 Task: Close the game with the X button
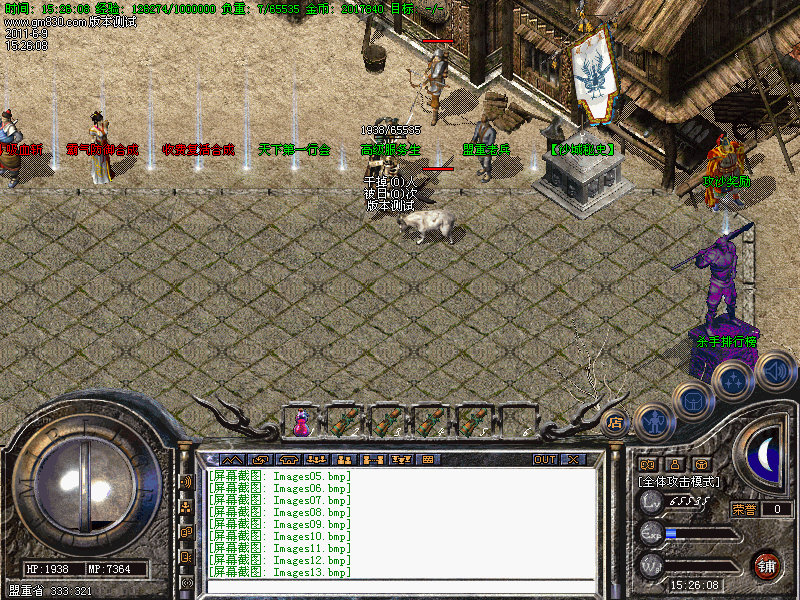click(x=574, y=459)
